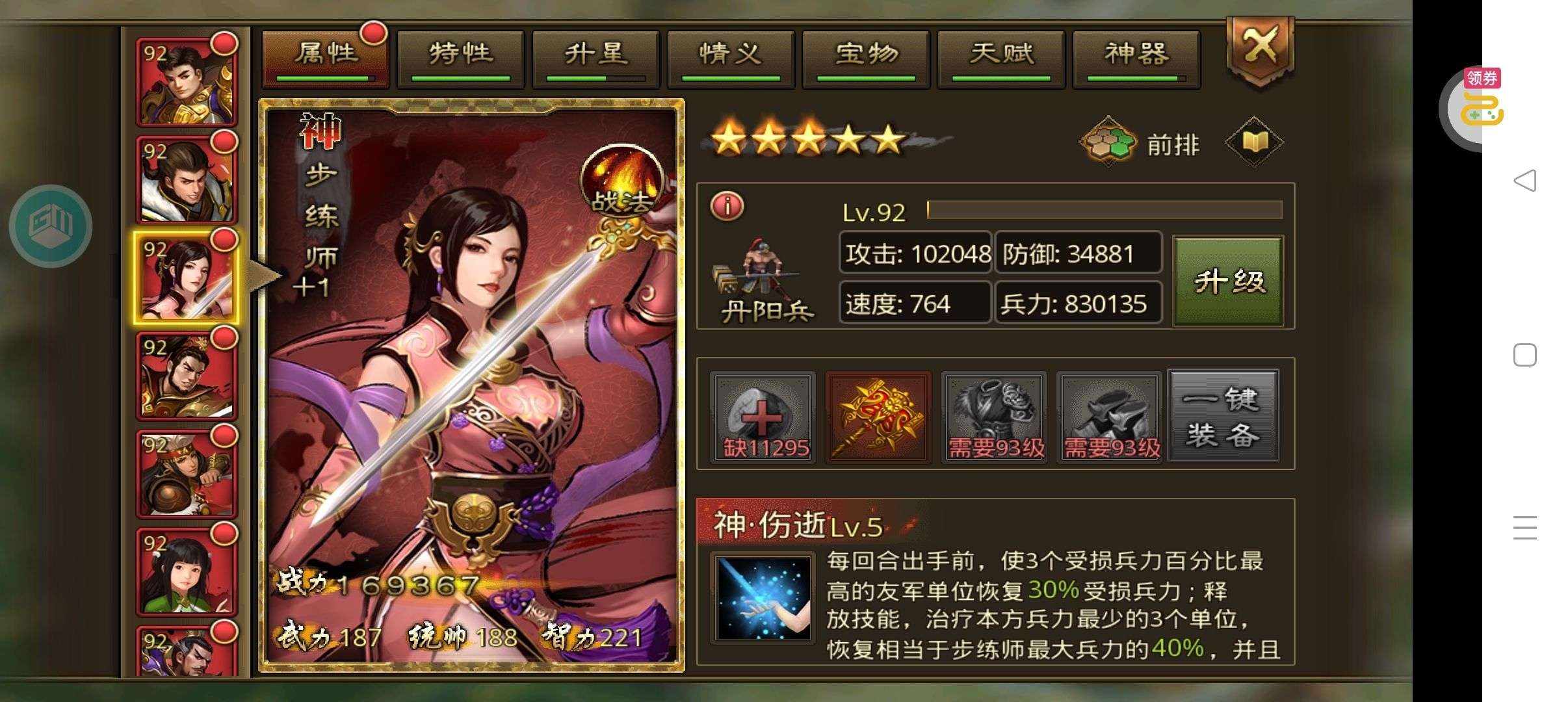Select the armor slot requiring level 93
The height and width of the screenshot is (702, 1568).
point(994,417)
